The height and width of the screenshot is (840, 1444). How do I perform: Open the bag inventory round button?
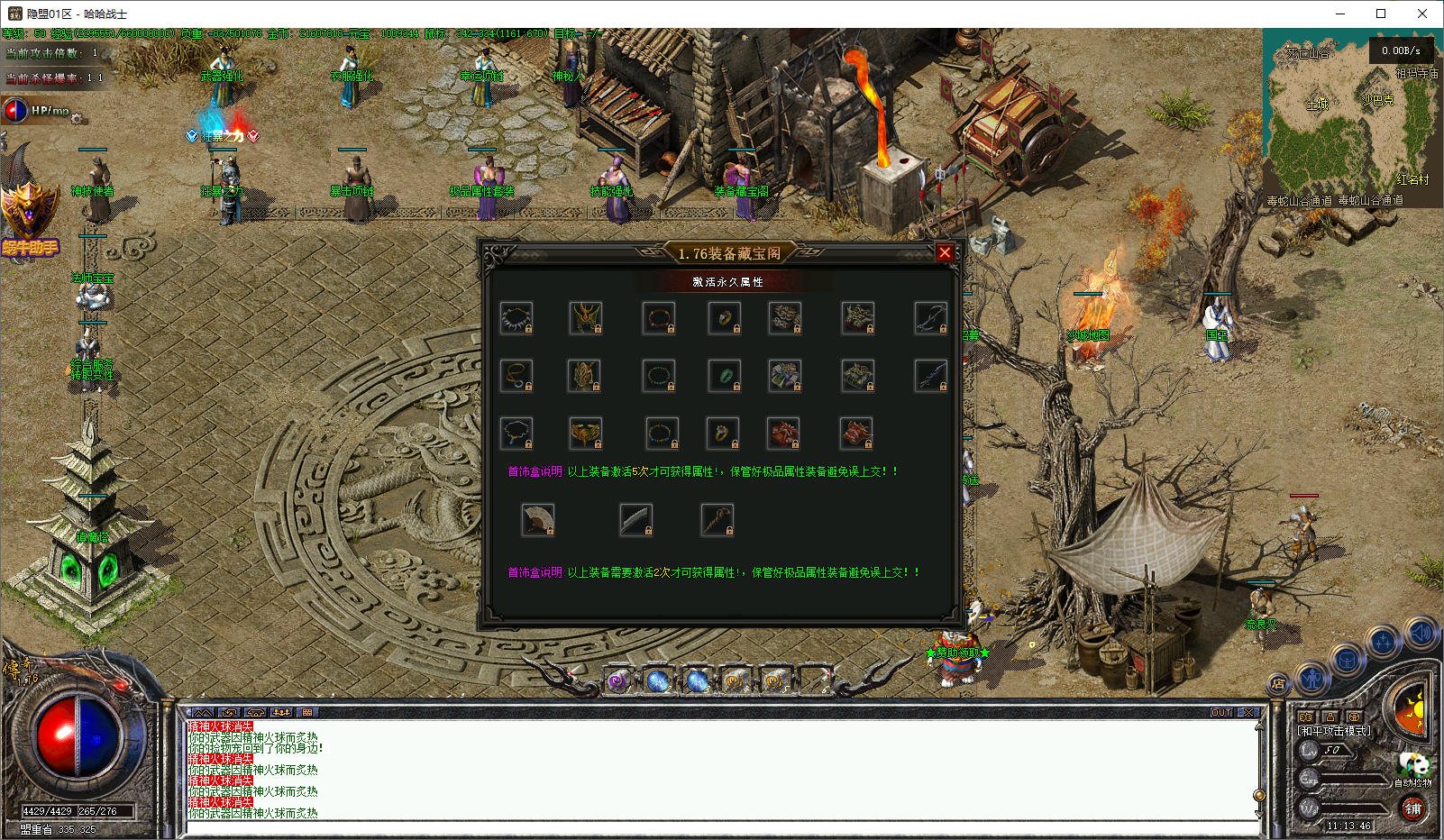tap(1347, 661)
